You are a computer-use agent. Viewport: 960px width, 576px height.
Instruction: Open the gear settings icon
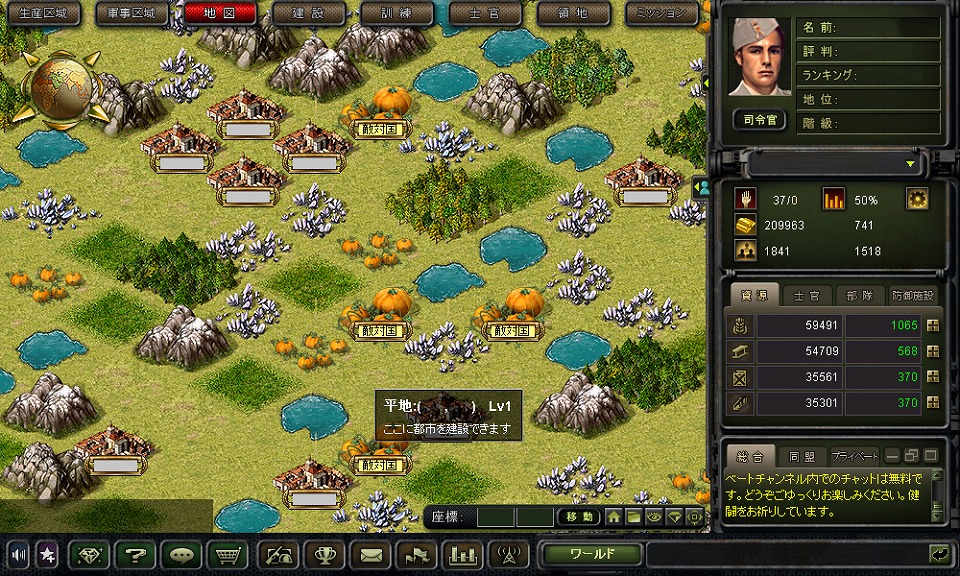917,198
